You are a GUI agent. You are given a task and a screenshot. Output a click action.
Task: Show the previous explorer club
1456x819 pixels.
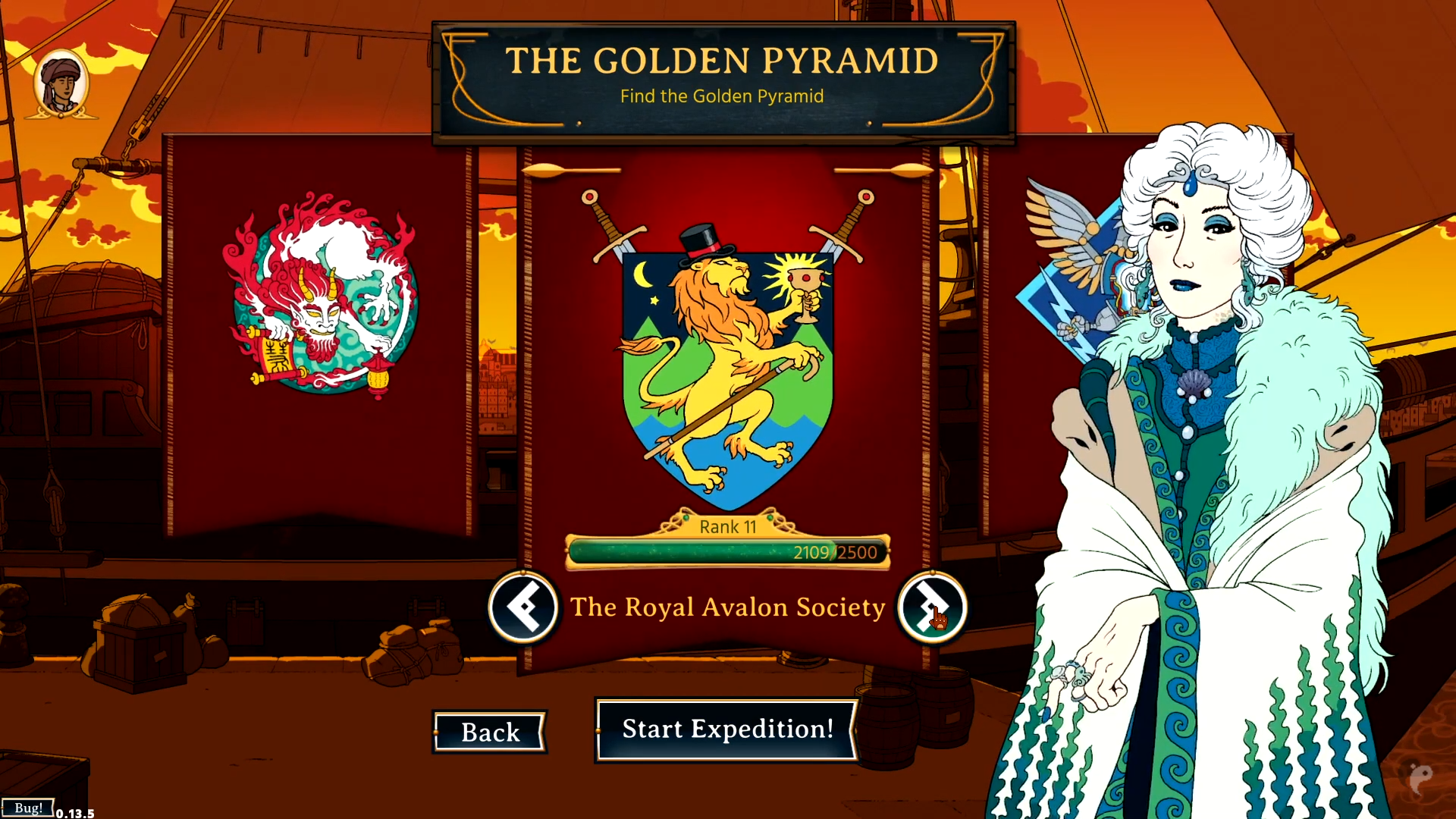(523, 607)
